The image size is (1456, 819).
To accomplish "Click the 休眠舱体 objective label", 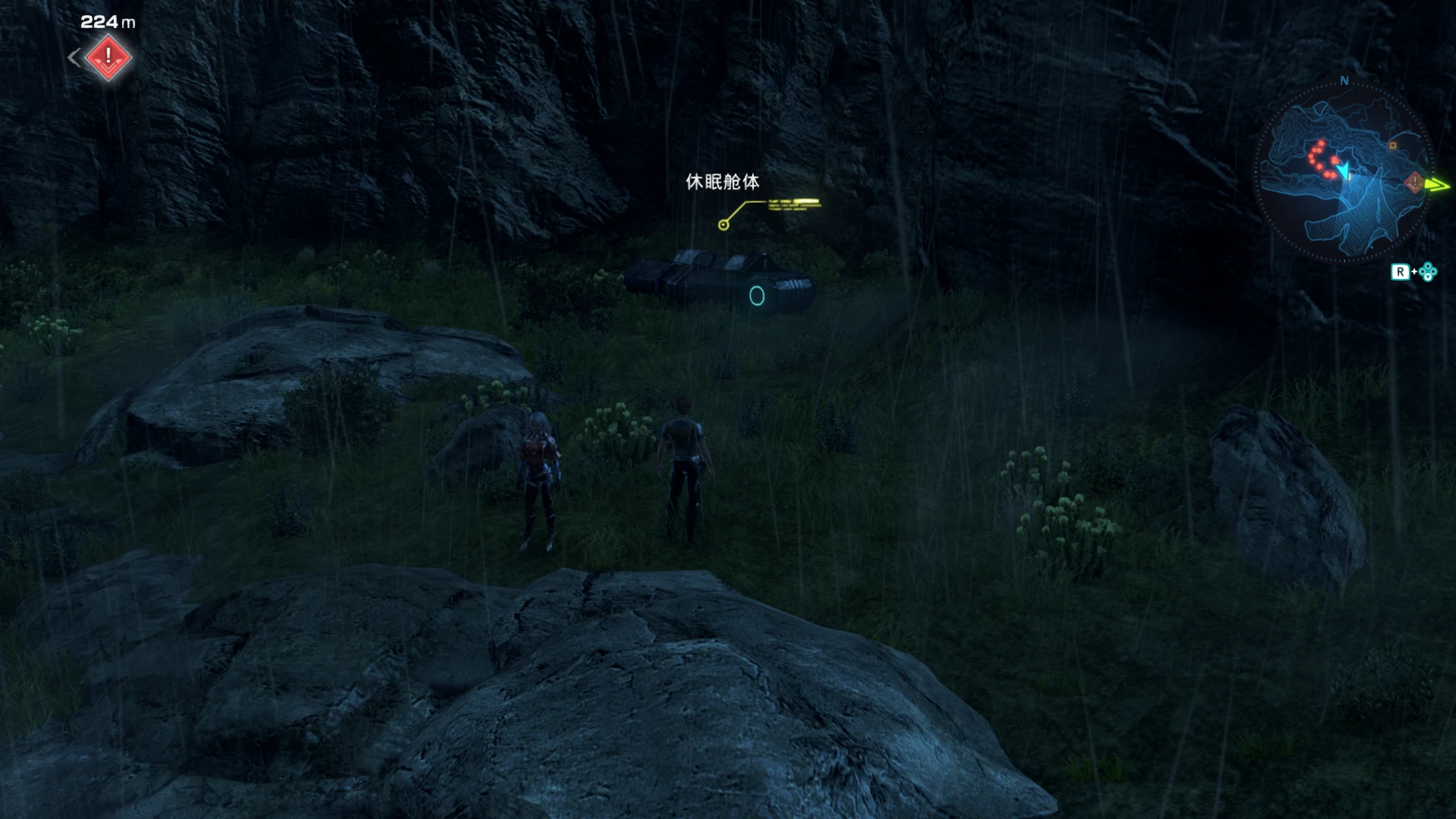I will coord(723,182).
